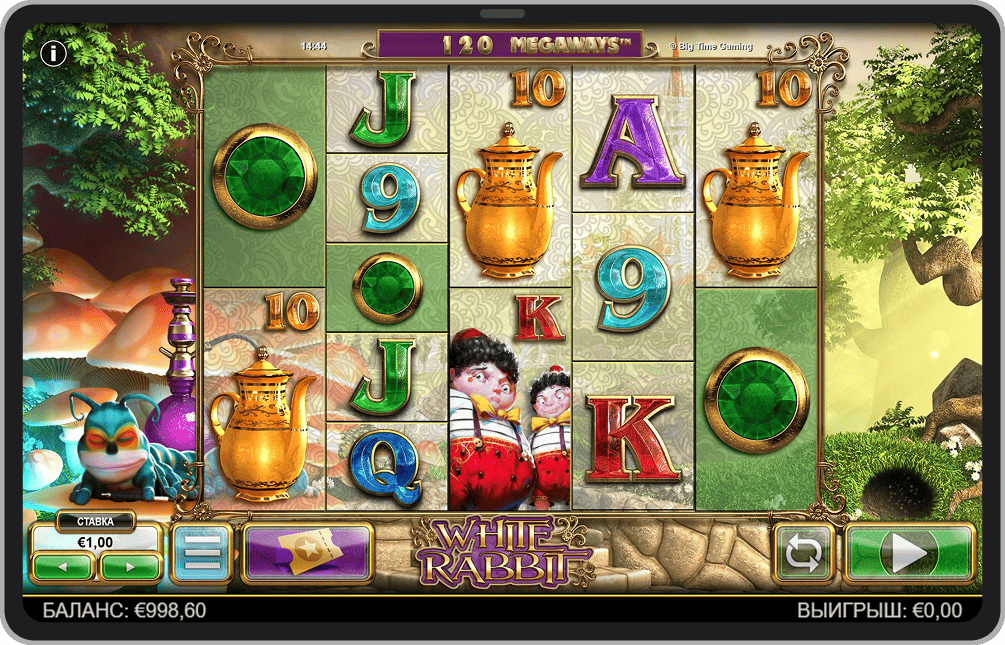Decrease the bet amount

(x=63, y=567)
